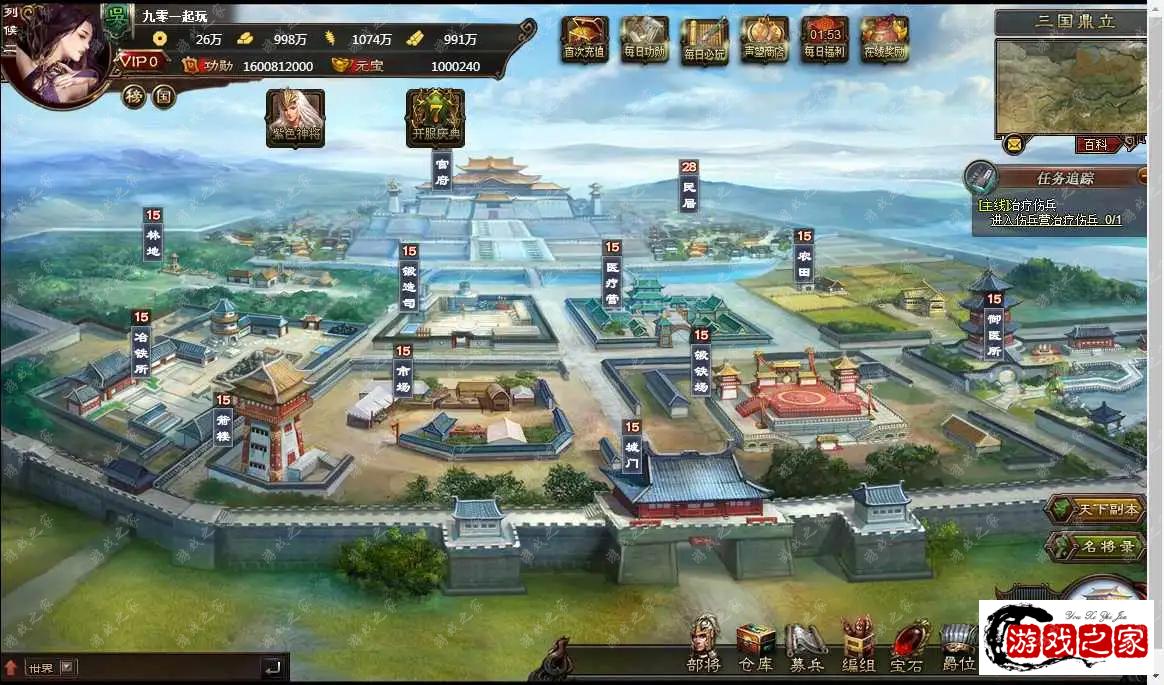The image size is (1164, 685).
Task: Open the world minimap
Action: click(x=1070, y=85)
